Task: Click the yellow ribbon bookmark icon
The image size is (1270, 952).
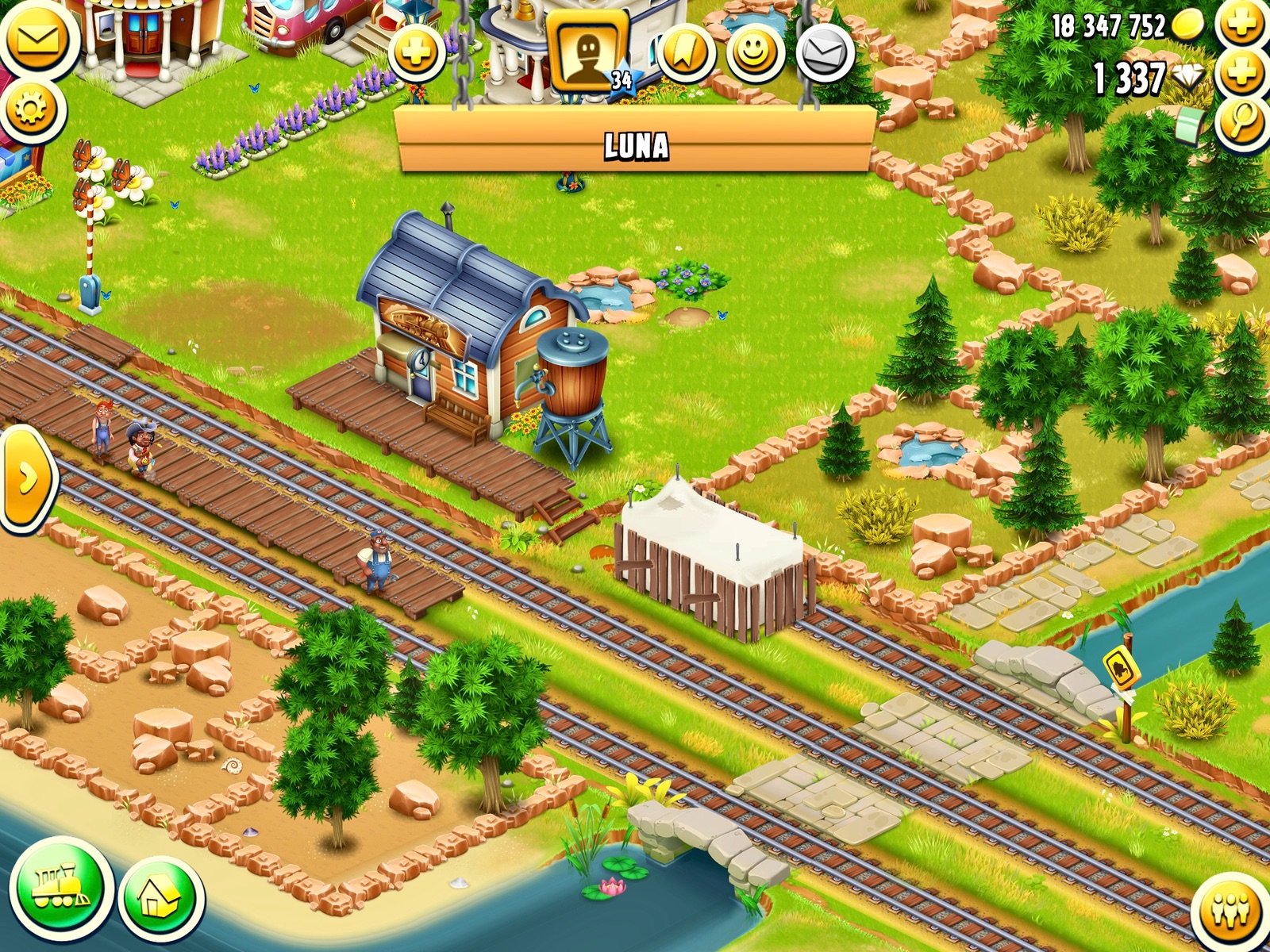Action: pyautogui.click(x=686, y=54)
